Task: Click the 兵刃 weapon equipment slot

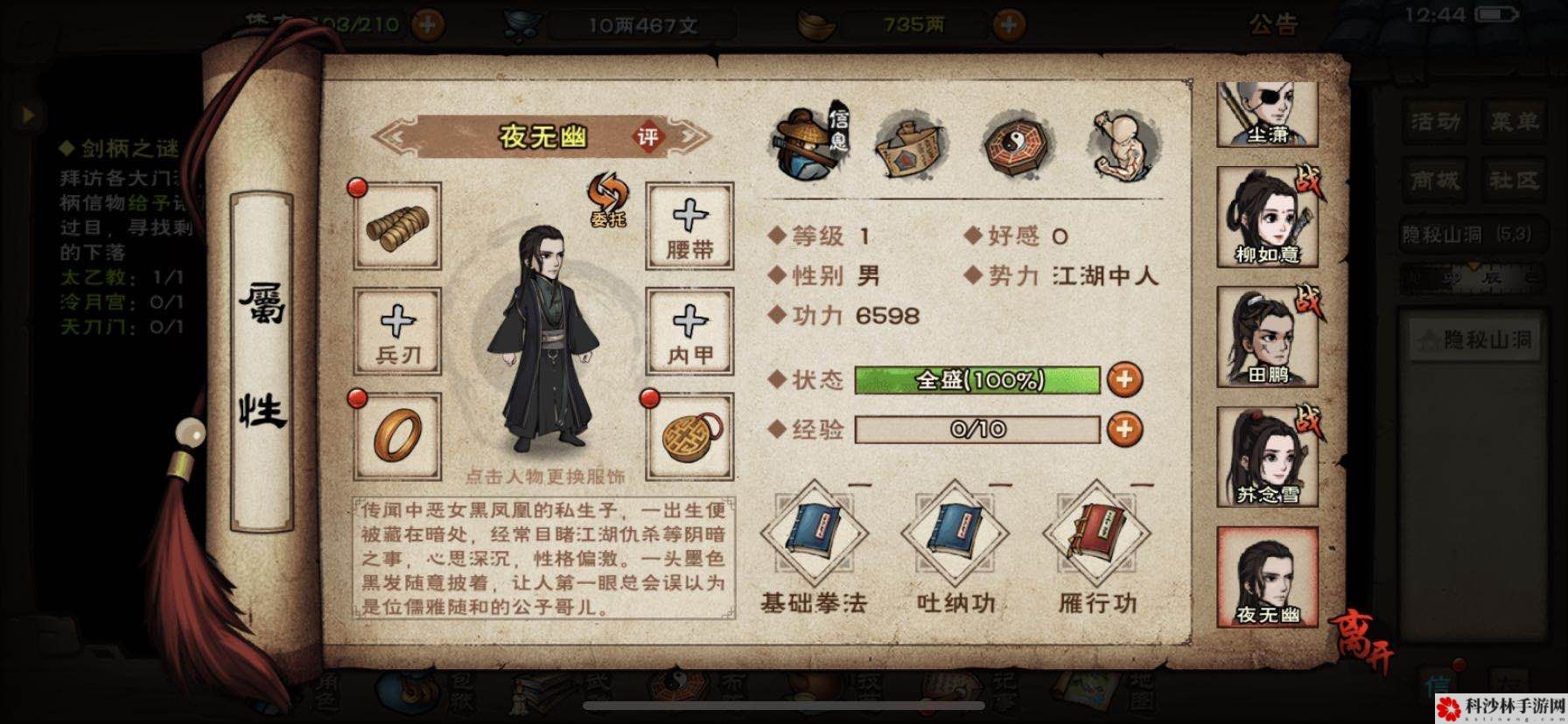Action: coord(398,332)
